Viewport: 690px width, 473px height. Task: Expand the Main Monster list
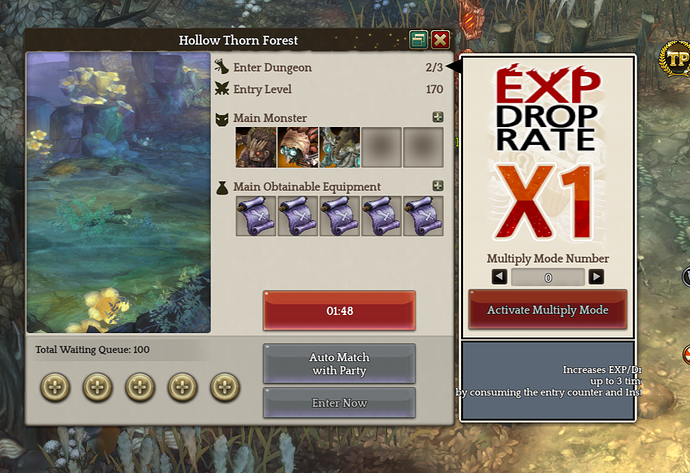coord(437,117)
